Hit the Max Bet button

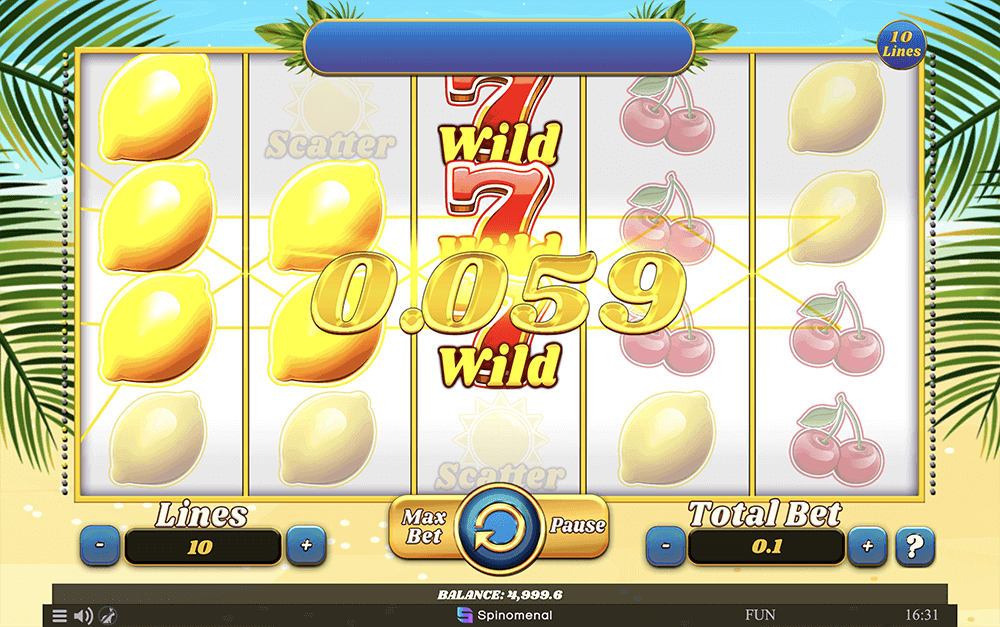[423, 525]
